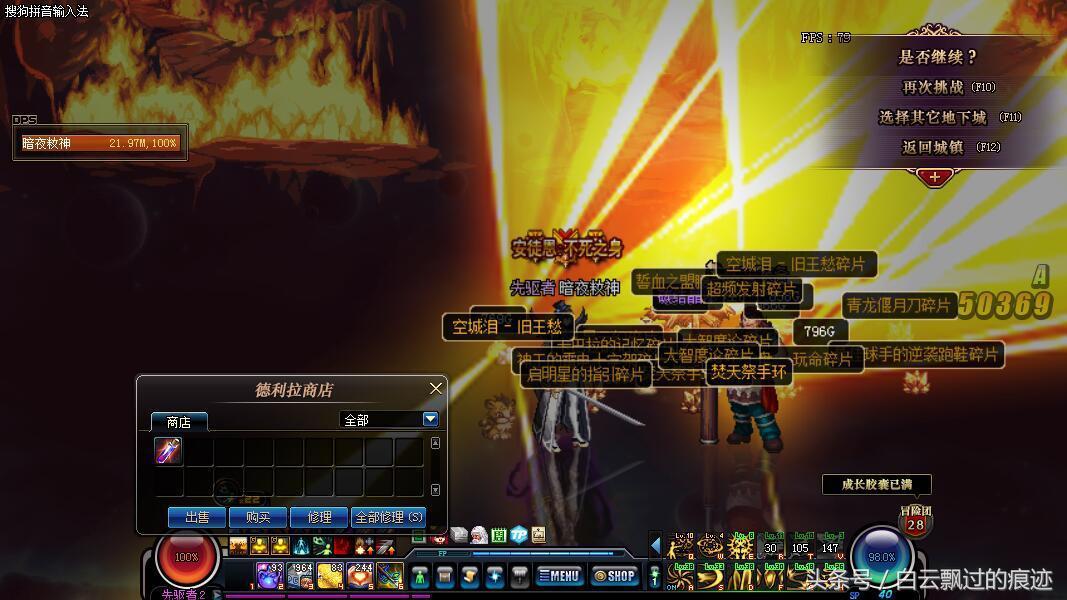Select 选择其它地下城 option

pos(933,117)
